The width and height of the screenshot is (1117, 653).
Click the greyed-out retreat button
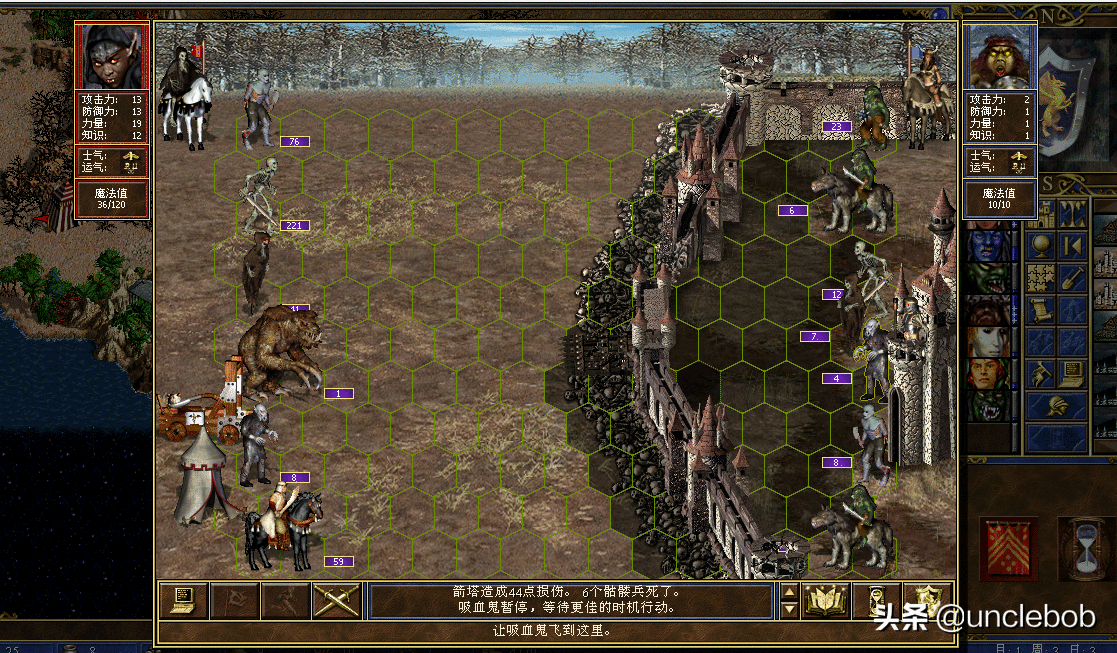(x=285, y=600)
